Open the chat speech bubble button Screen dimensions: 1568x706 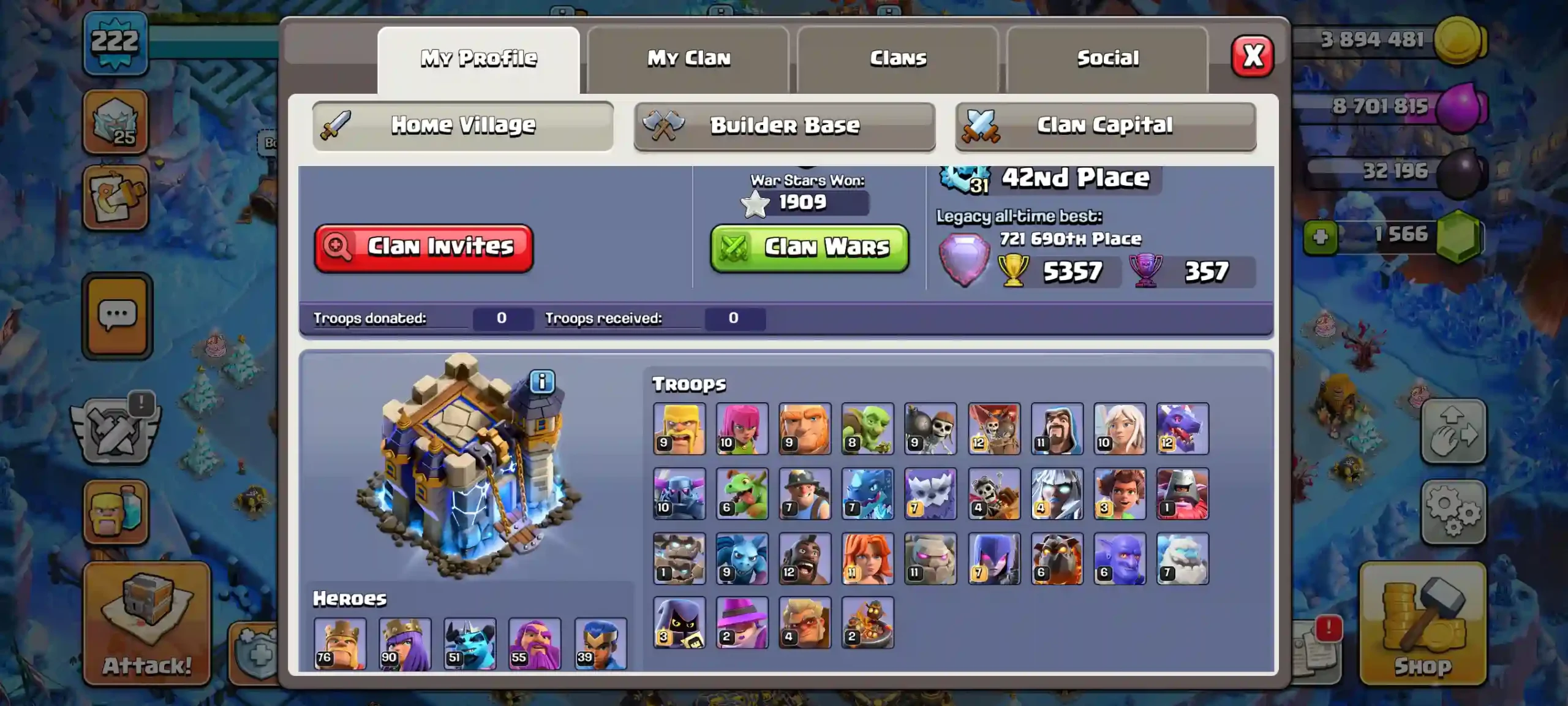point(117,316)
